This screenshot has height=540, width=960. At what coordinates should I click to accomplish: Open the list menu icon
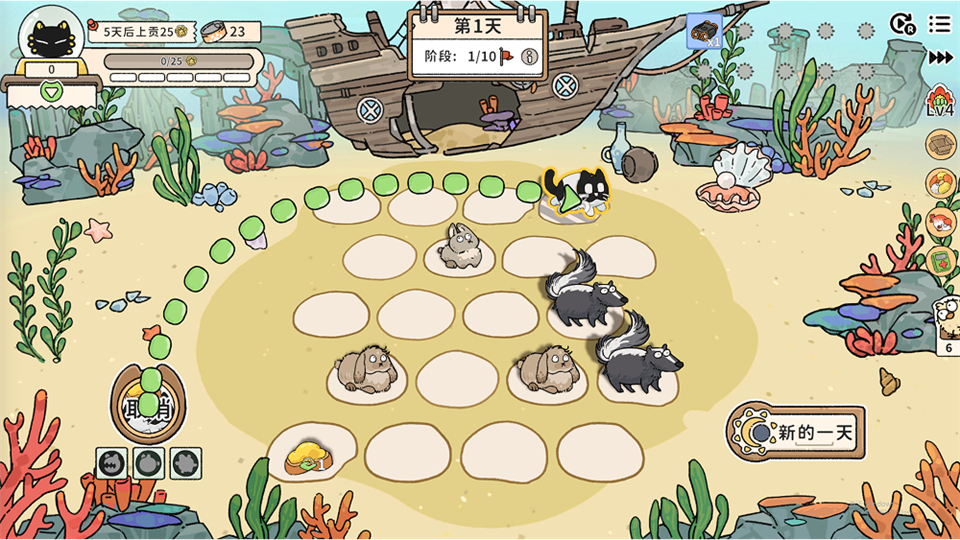click(939, 23)
